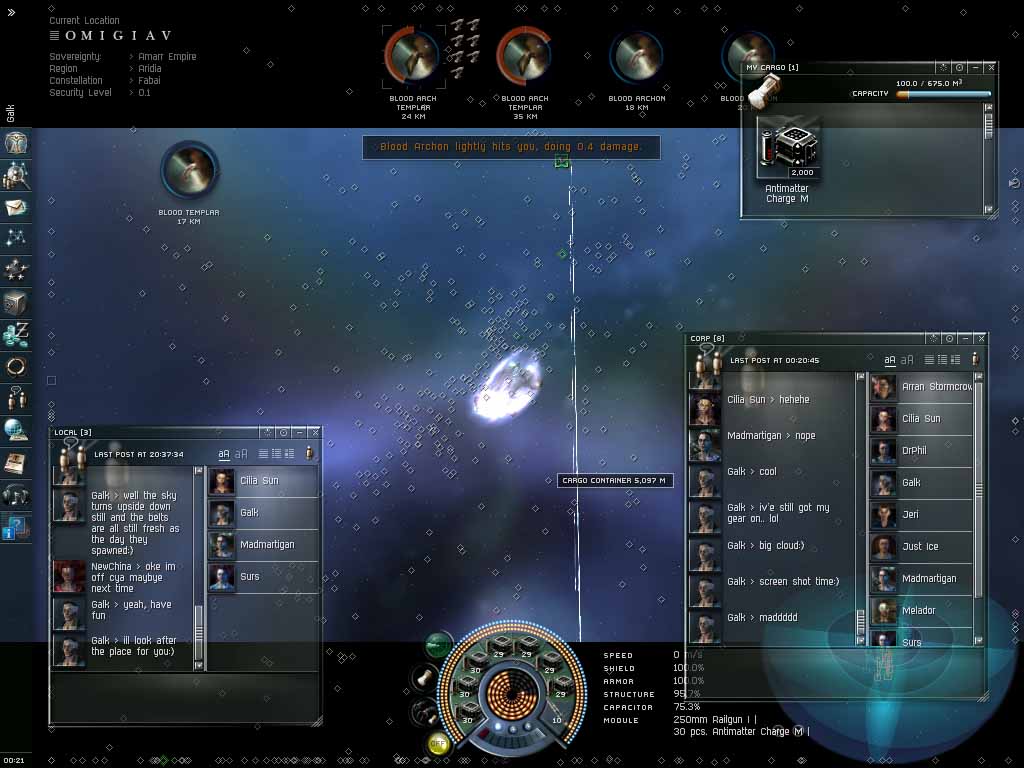
Task: Select DrPhil in the Corp member list
Action: point(914,451)
